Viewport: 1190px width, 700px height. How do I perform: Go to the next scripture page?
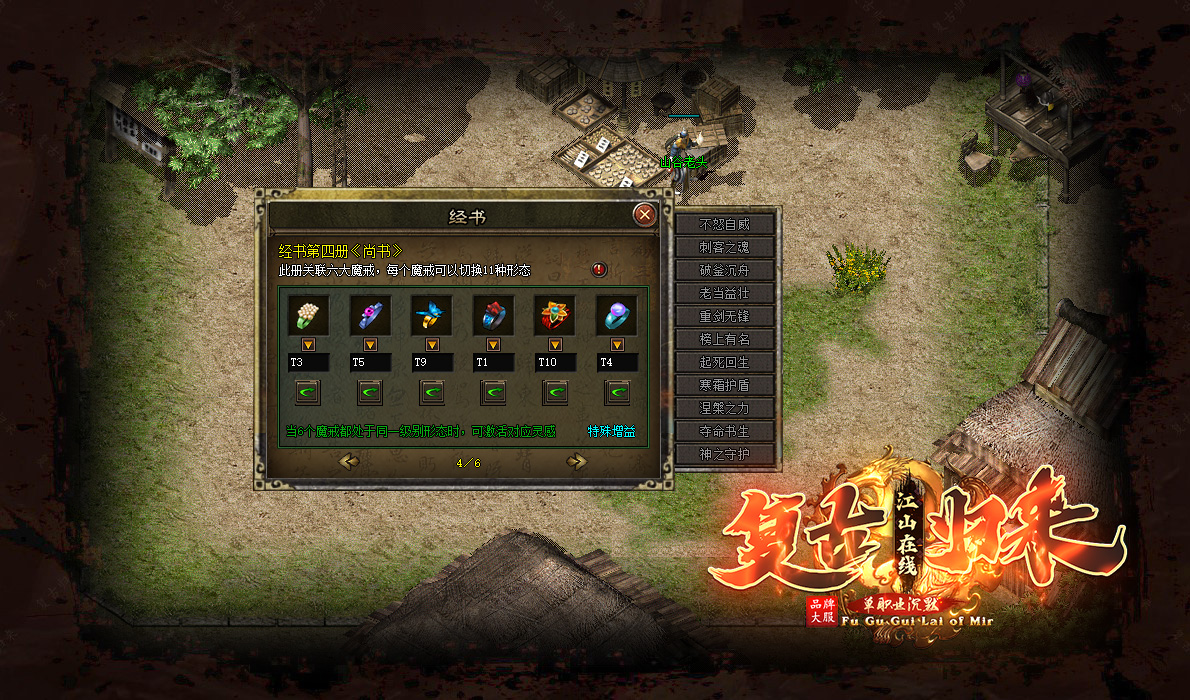(x=576, y=461)
